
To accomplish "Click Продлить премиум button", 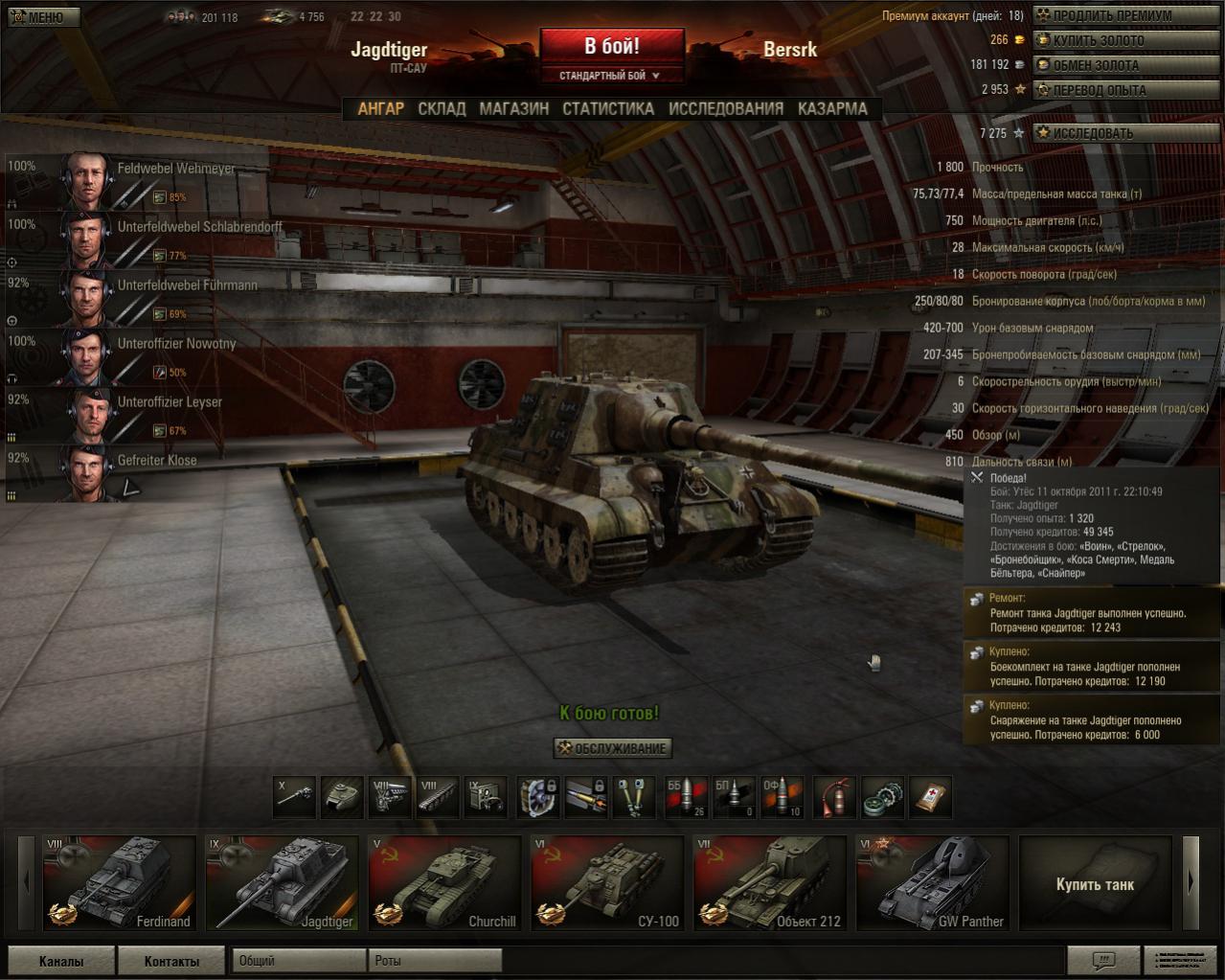I will pos(1125,16).
